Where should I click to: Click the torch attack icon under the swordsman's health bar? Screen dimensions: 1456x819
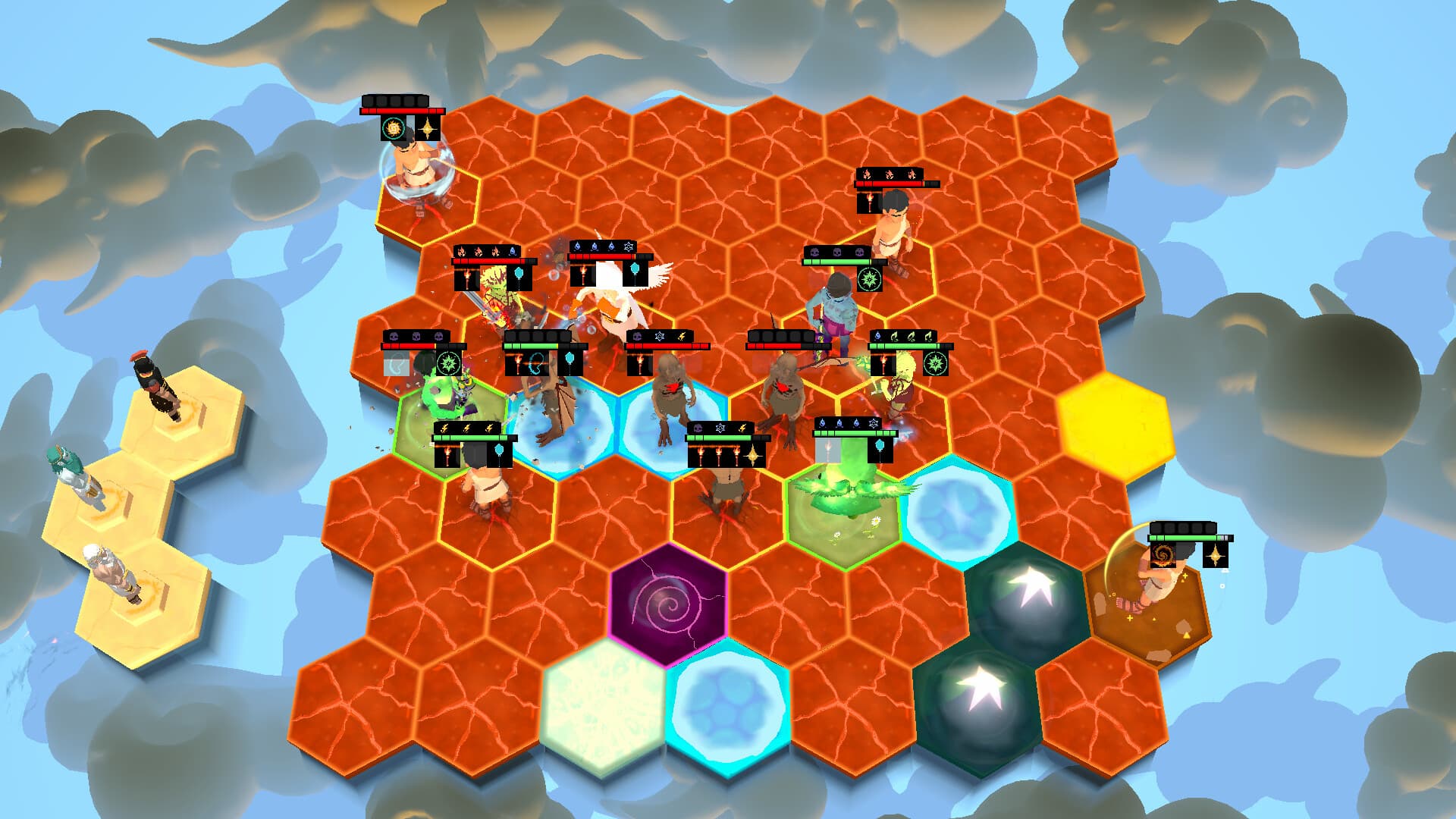(x=467, y=276)
